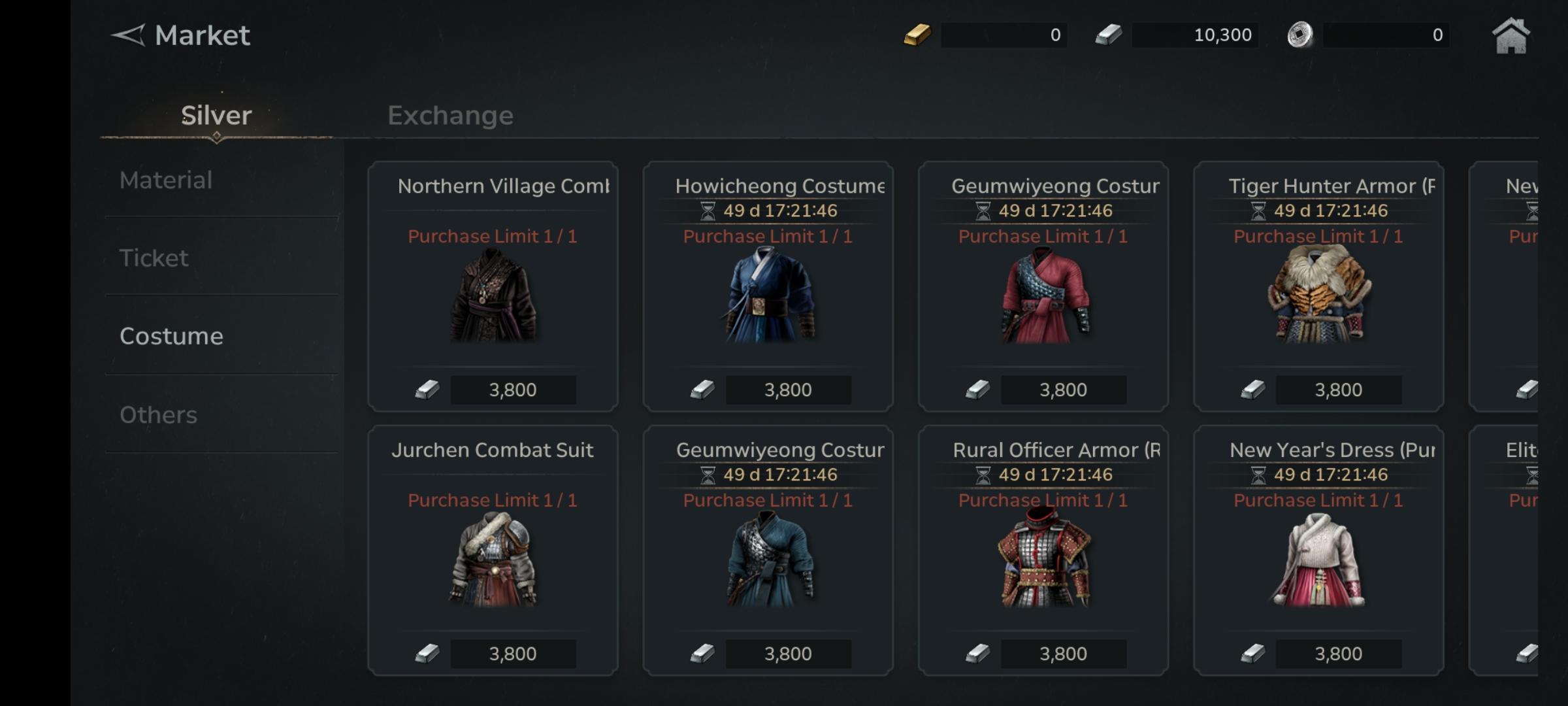Choose the New Year's Dress card
The width and height of the screenshot is (1568, 706).
1318,550
